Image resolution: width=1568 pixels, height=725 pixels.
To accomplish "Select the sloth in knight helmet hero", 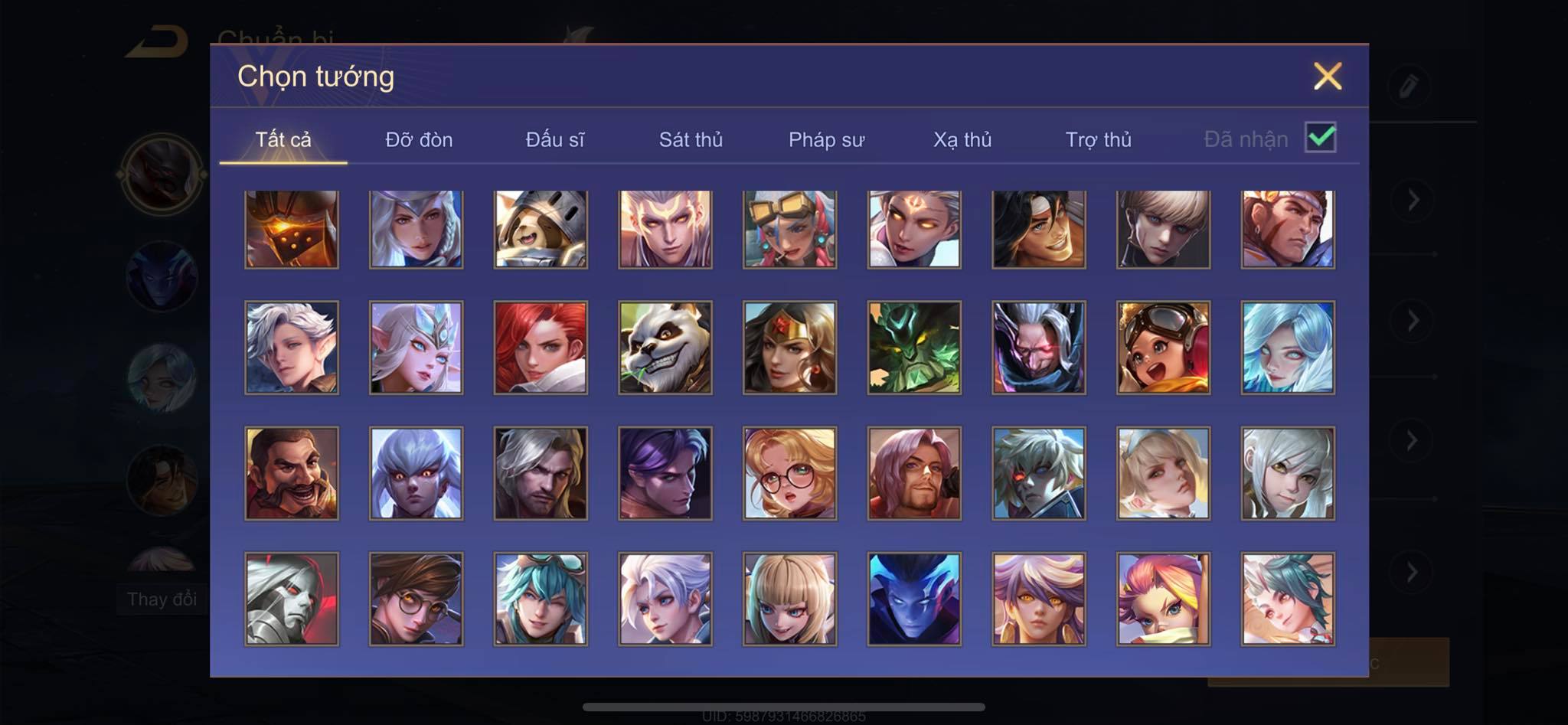I will click(541, 229).
